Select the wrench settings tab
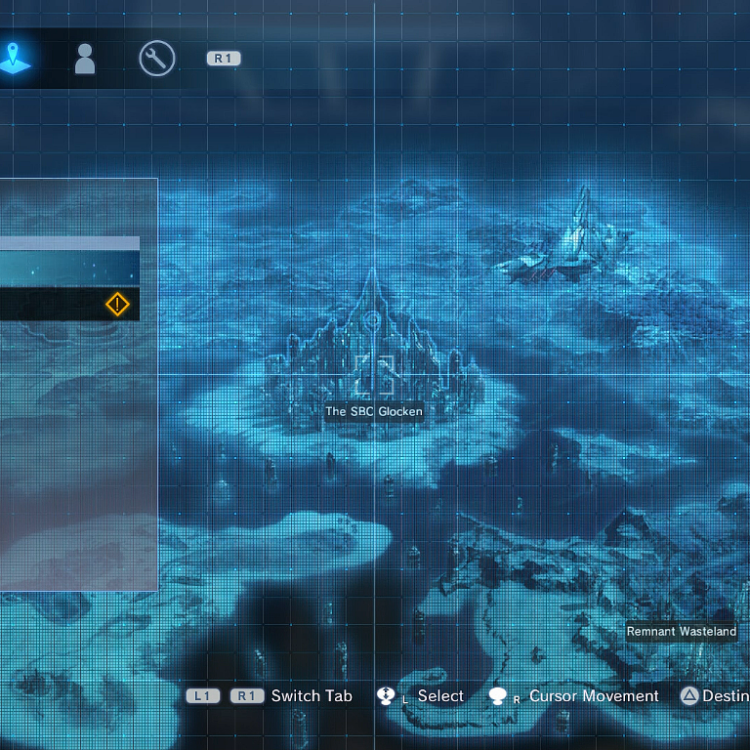Image resolution: width=750 pixels, height=750 pixels. [157, 59]
